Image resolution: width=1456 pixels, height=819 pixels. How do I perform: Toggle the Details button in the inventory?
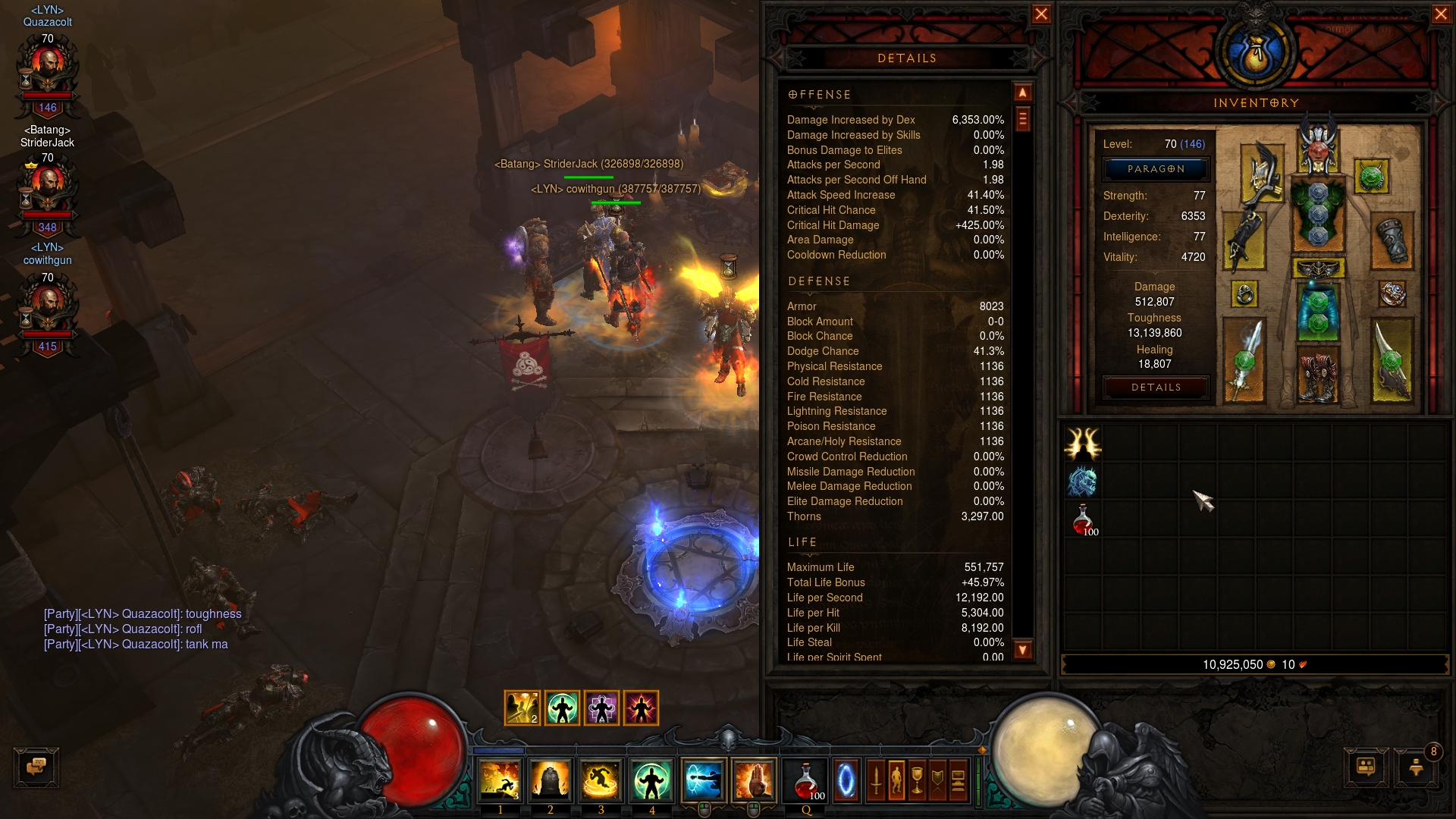(1156, 388)
